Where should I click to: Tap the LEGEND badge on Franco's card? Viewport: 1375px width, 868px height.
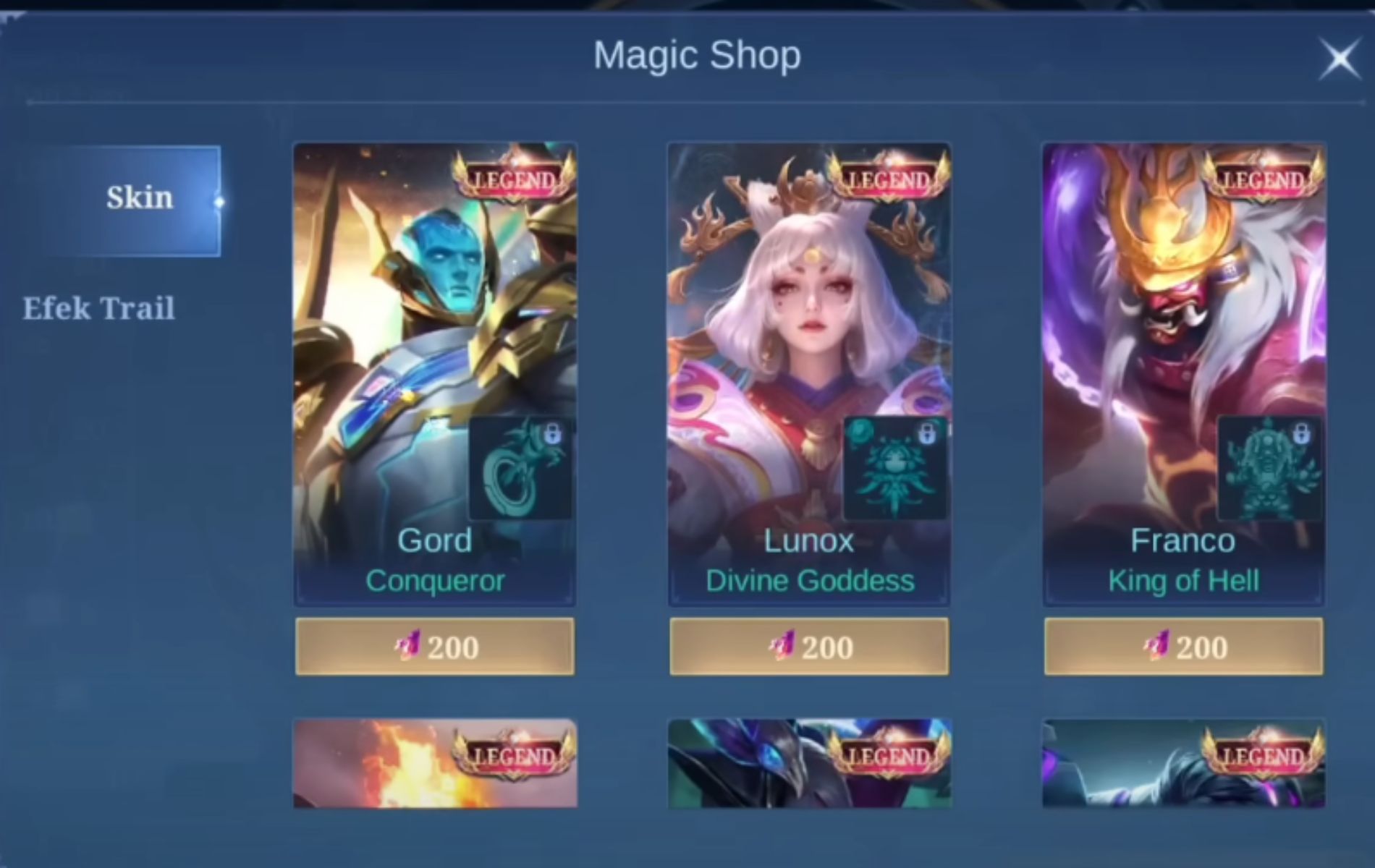(1263, 179)
